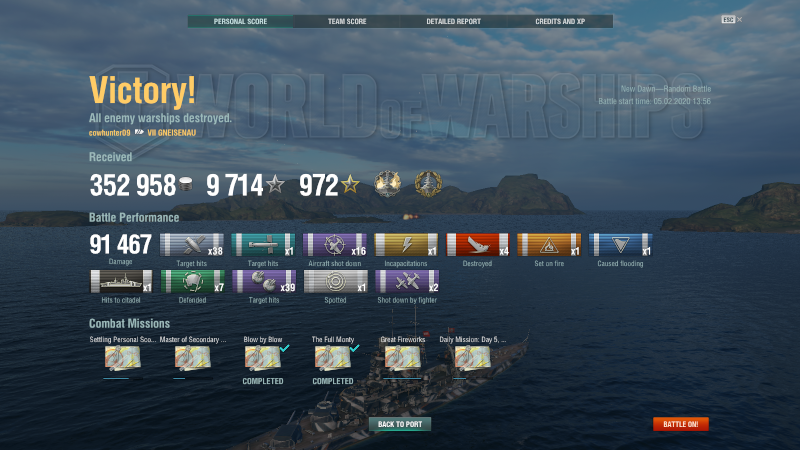This screenshot has width=800, height=450.
Task: View the Hits to citadel ribbon
Action: 120,281
